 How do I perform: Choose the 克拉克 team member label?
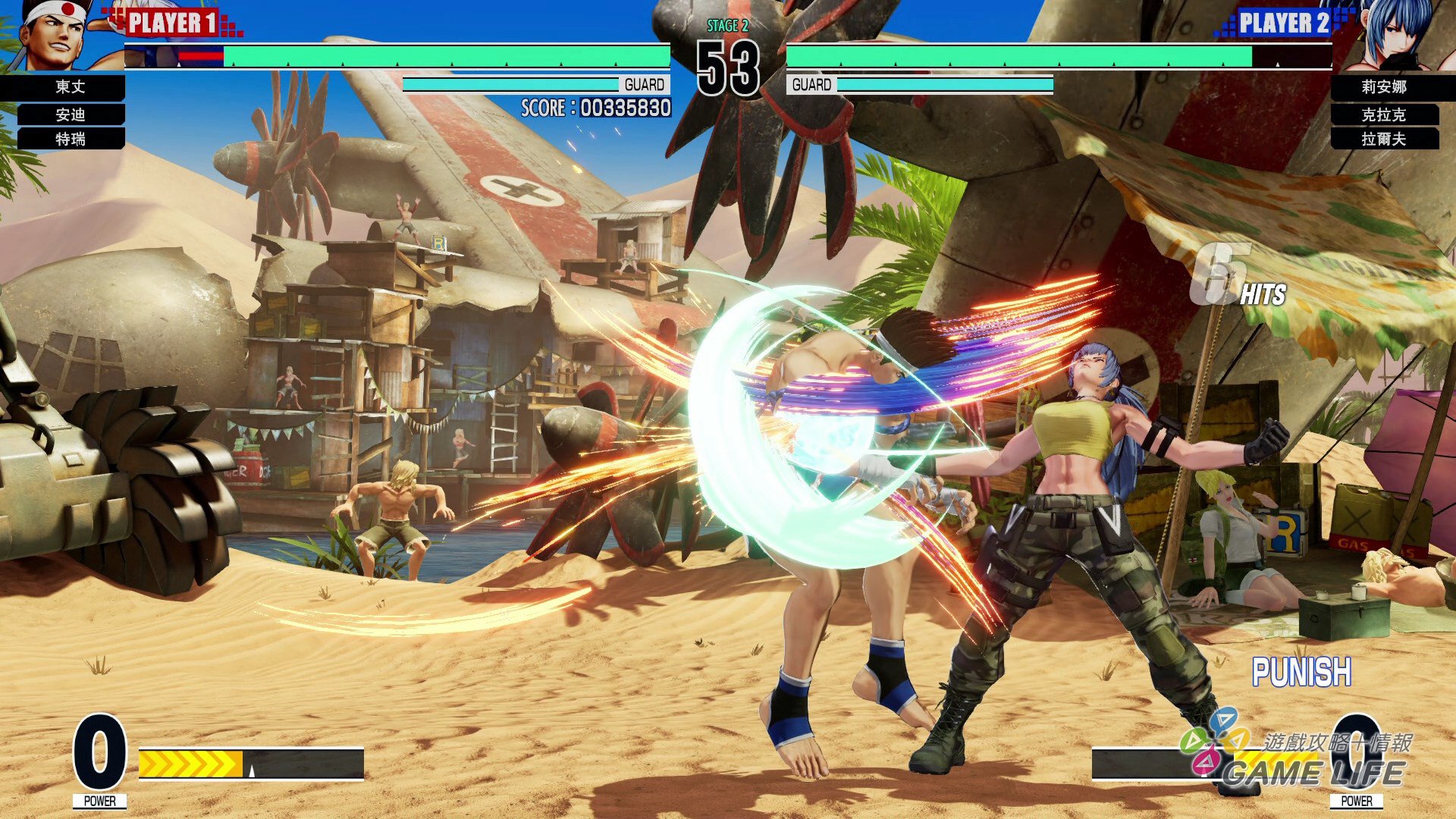coord(1383,115)
